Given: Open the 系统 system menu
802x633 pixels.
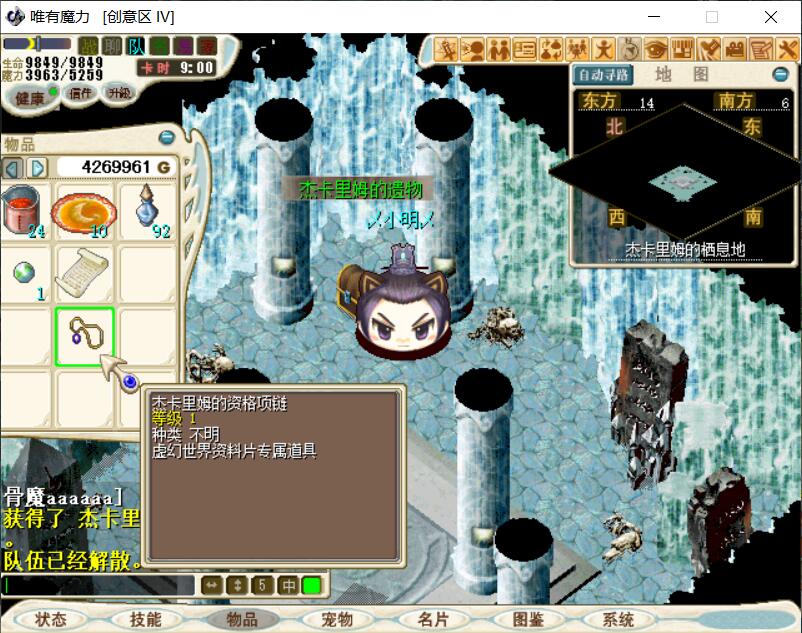Looking at the screenshot, I should [x=619, y=619].
